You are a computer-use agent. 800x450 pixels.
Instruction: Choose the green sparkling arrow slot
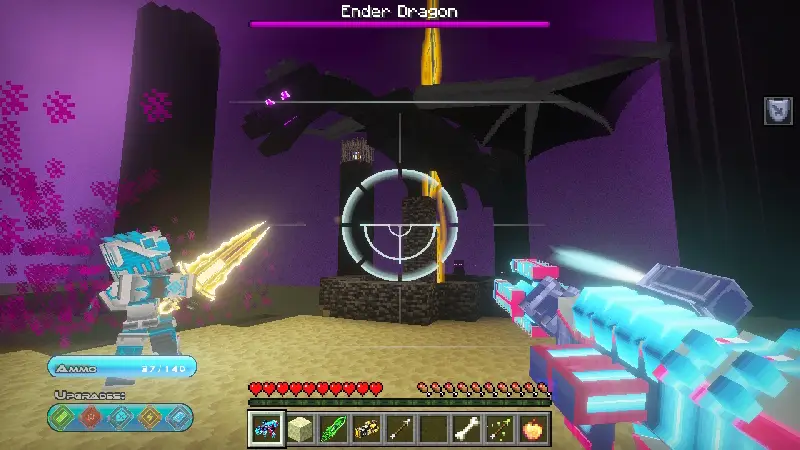[499, 429]
